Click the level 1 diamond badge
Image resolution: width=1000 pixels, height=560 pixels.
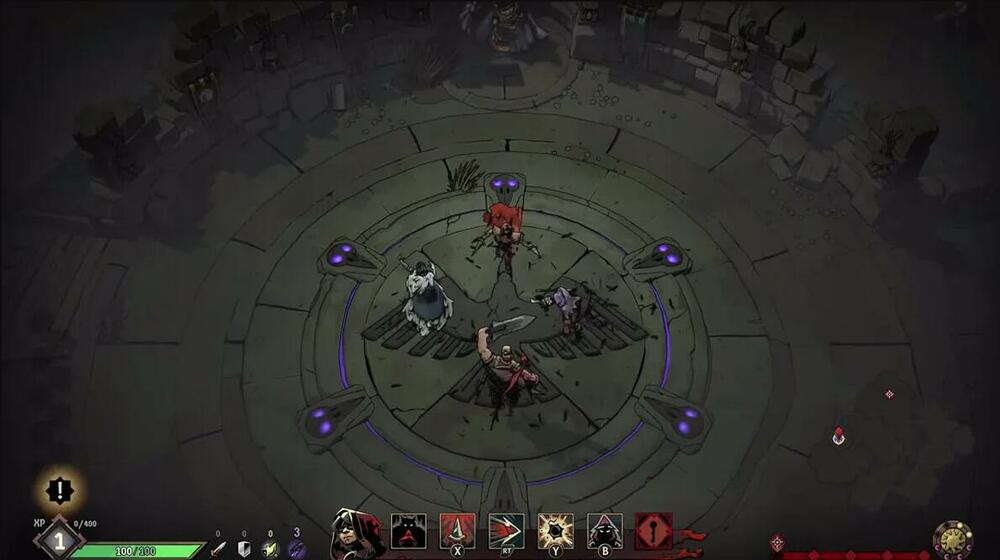coord(57,540)
